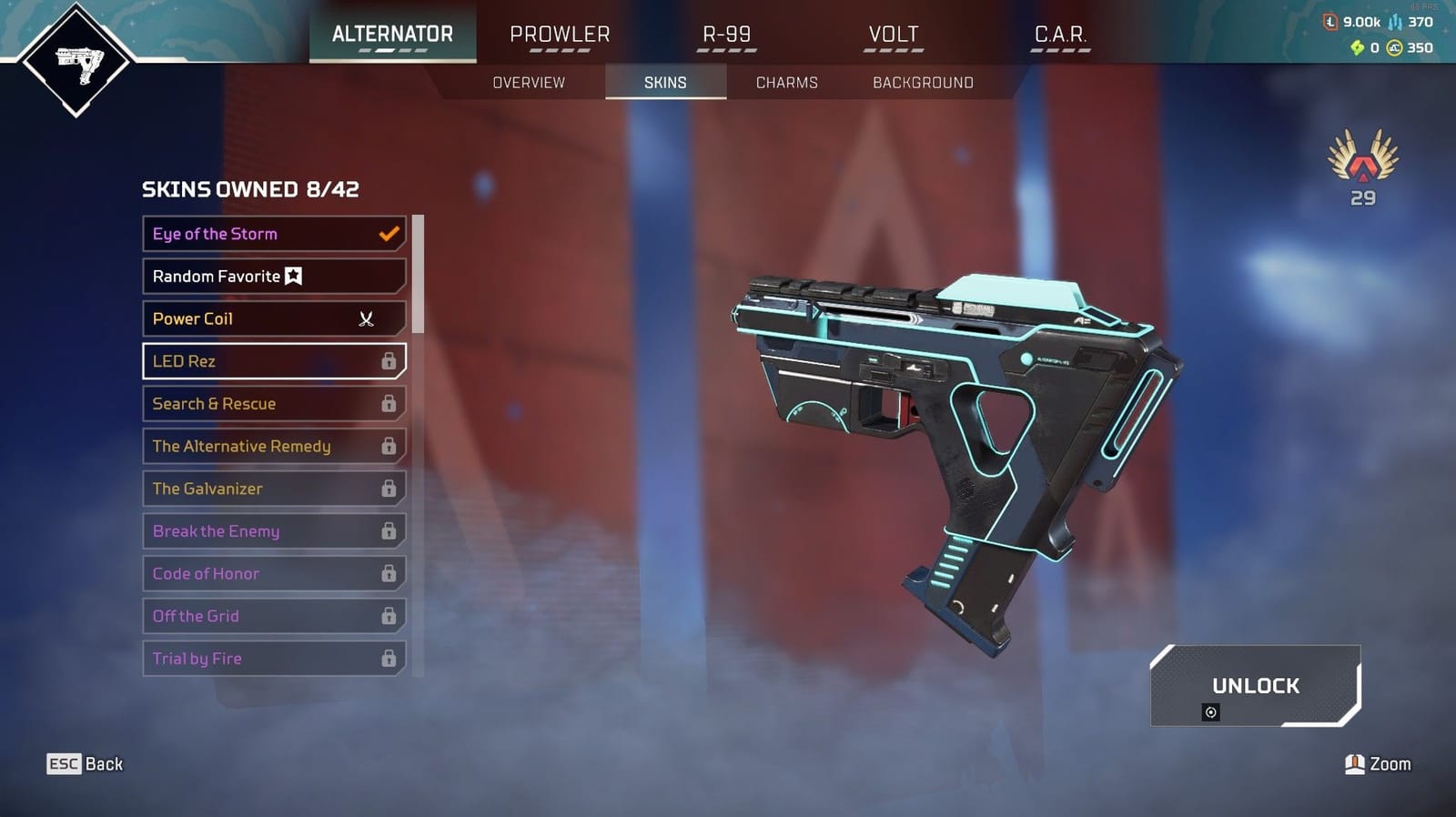
Task: Click the Unlock button
Action: tap(1255, 687)
